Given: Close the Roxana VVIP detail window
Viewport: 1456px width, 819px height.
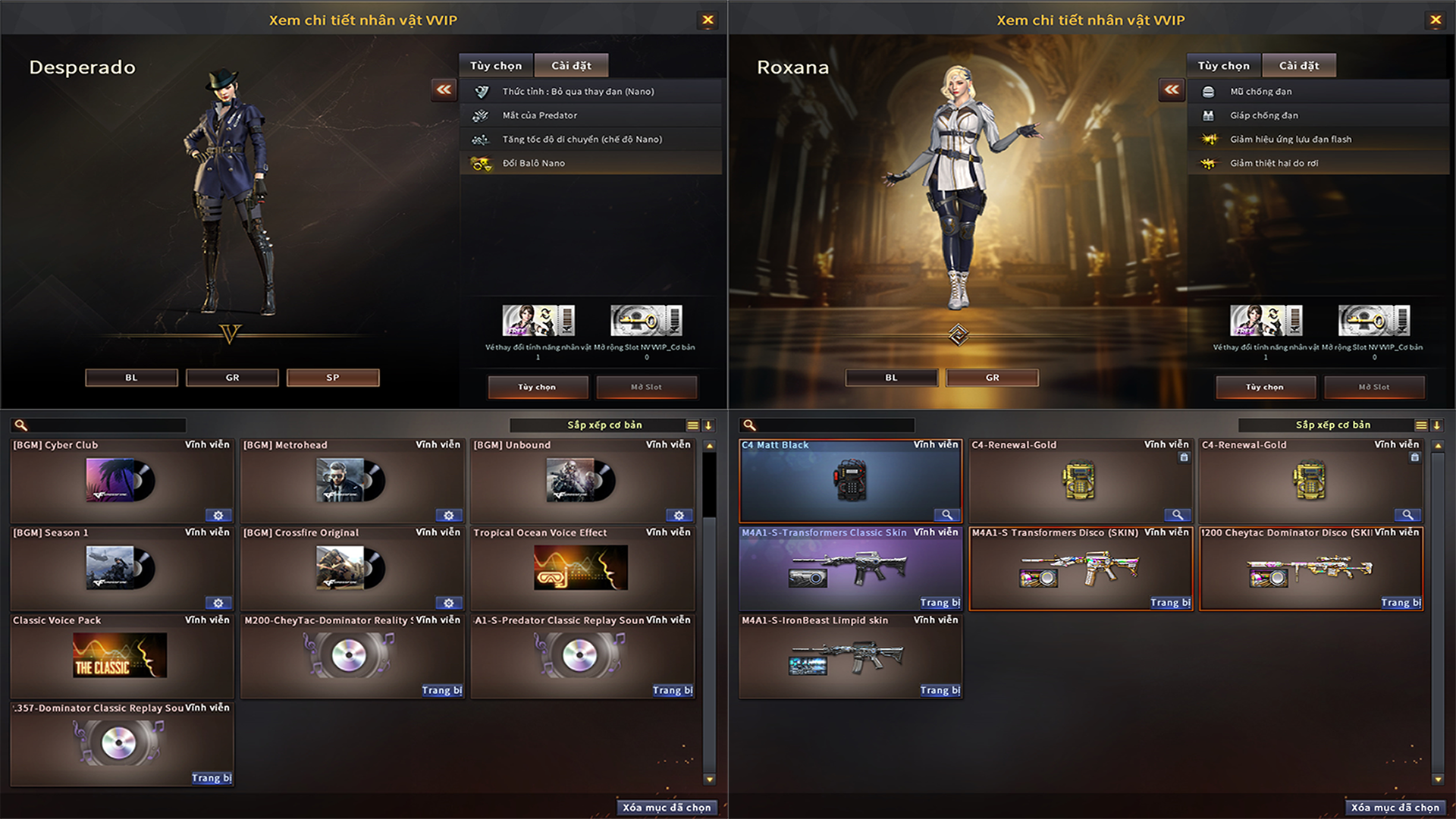Looking at the screenshot, I should point(1436,20).
